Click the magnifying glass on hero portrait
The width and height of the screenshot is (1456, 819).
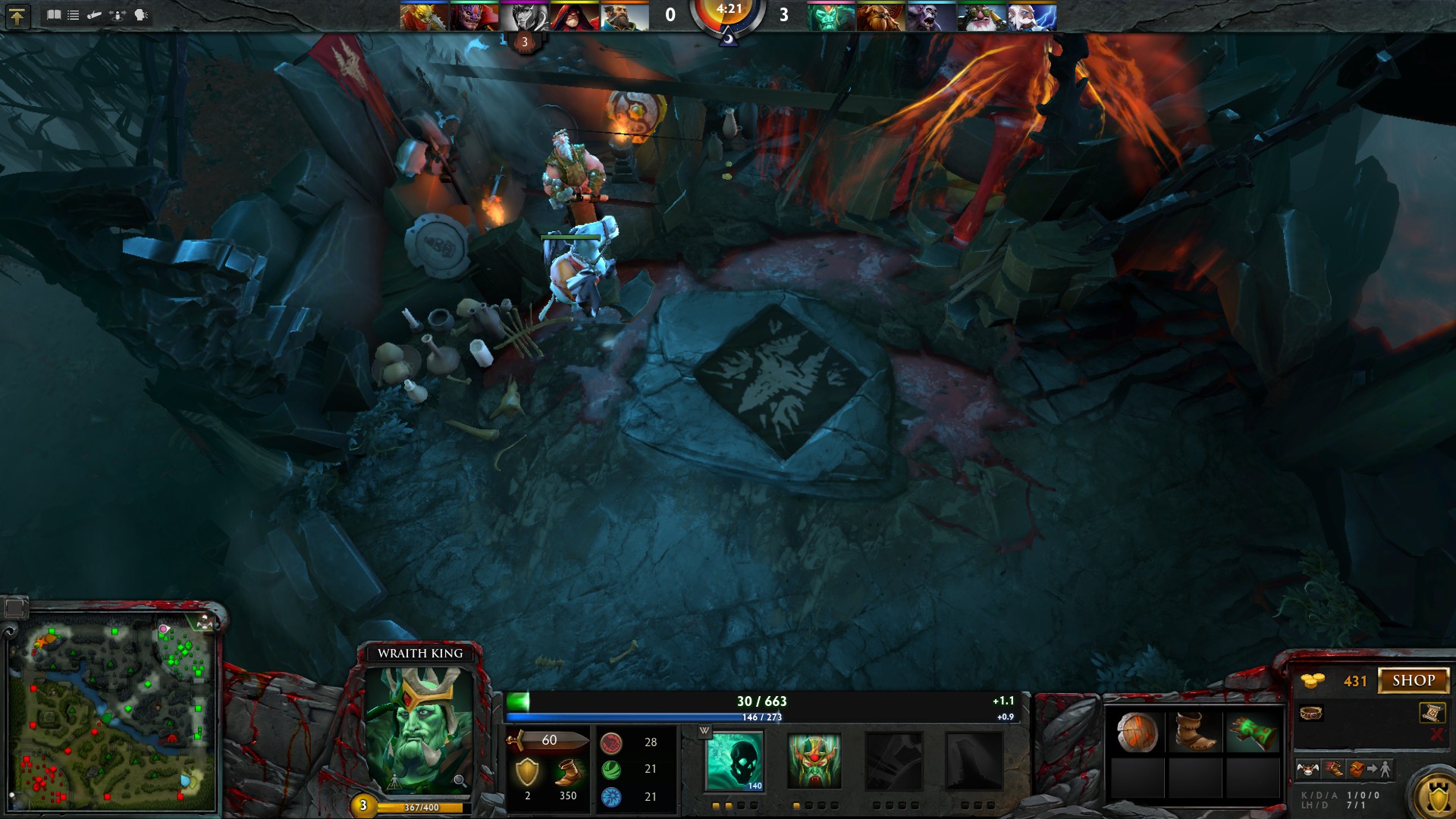pos(460,781)
